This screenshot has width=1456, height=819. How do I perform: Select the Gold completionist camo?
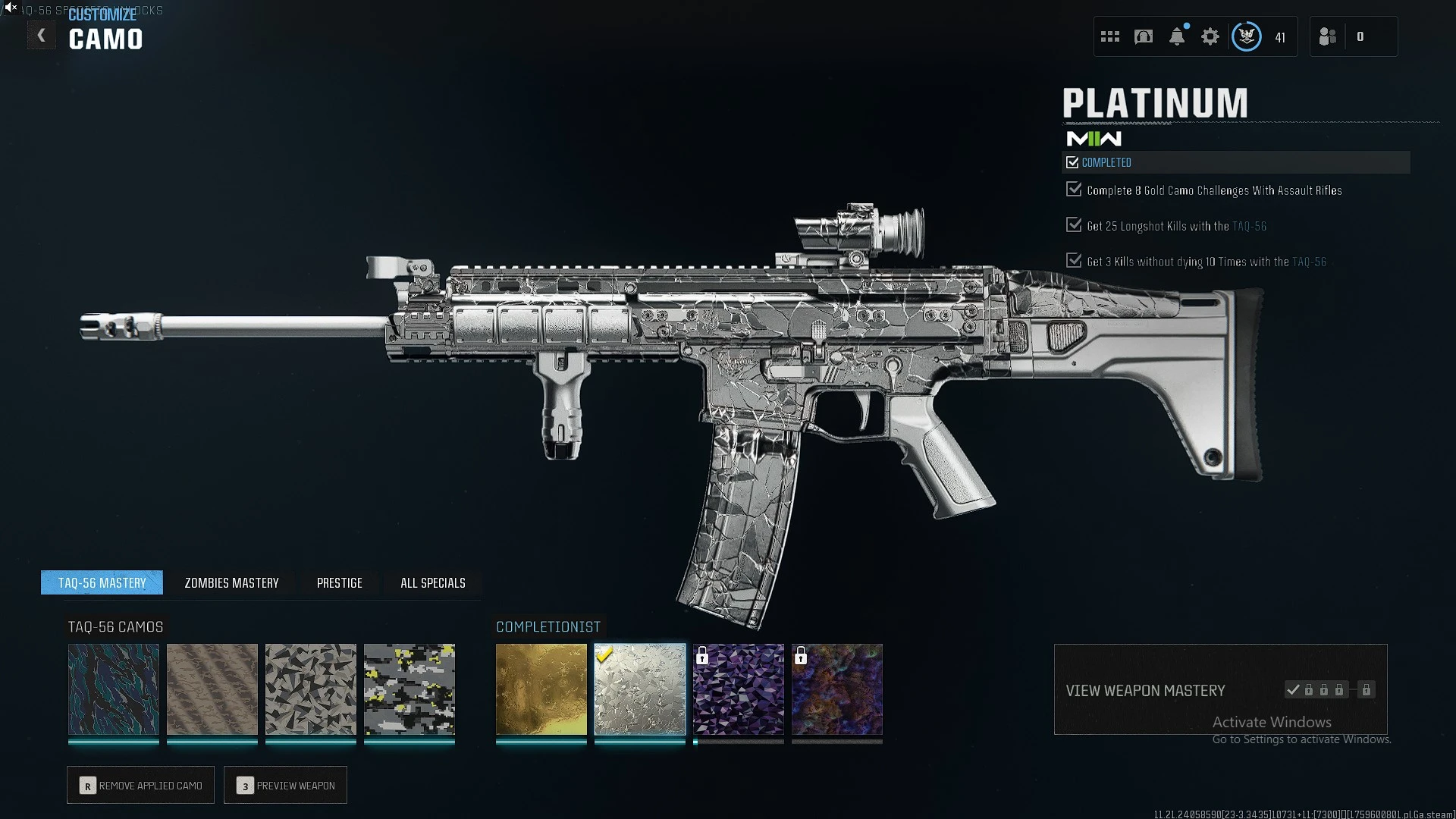pos(541,689)
